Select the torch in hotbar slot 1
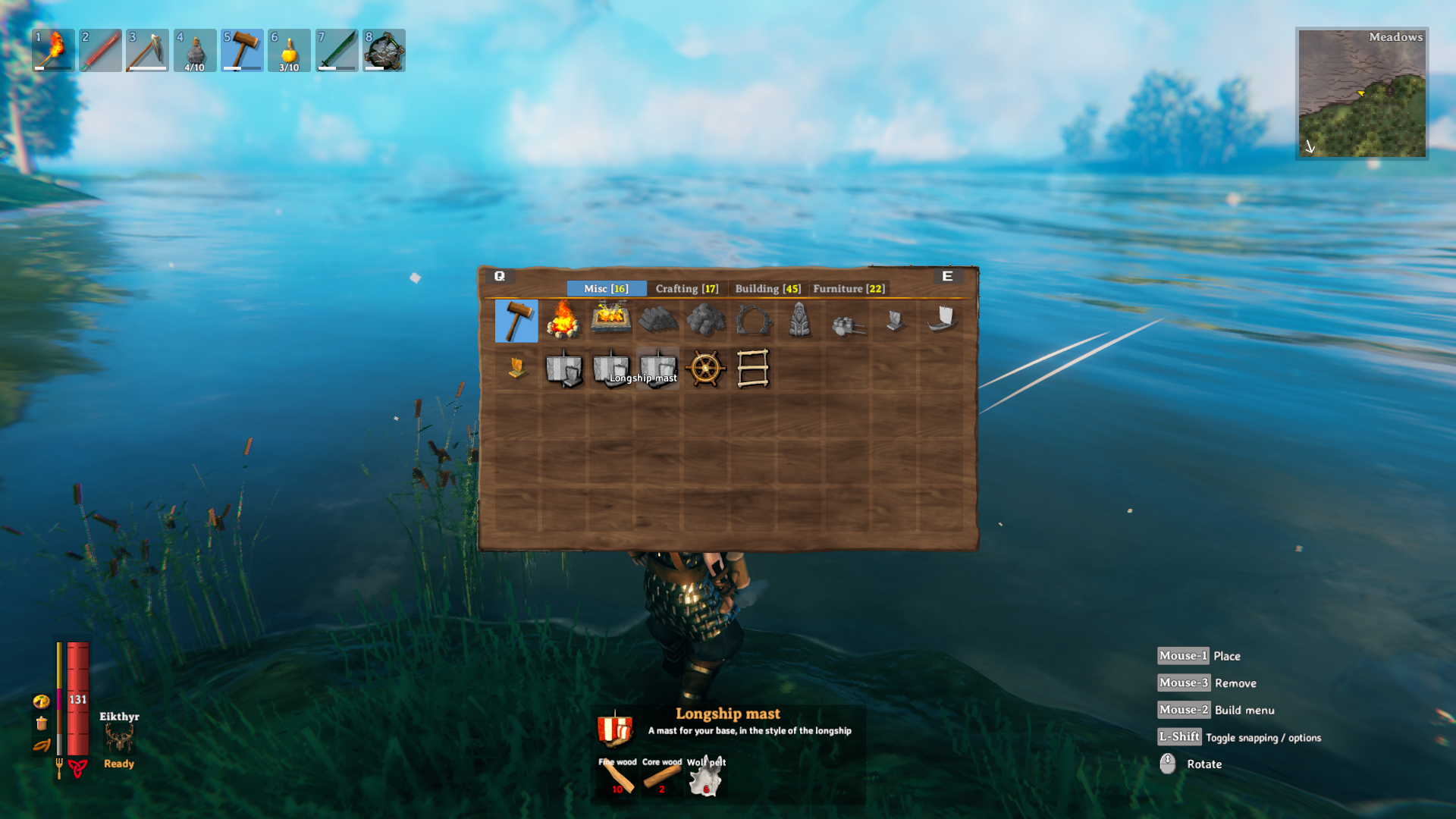The image size is (1456, 819). (x=53, y=49)
